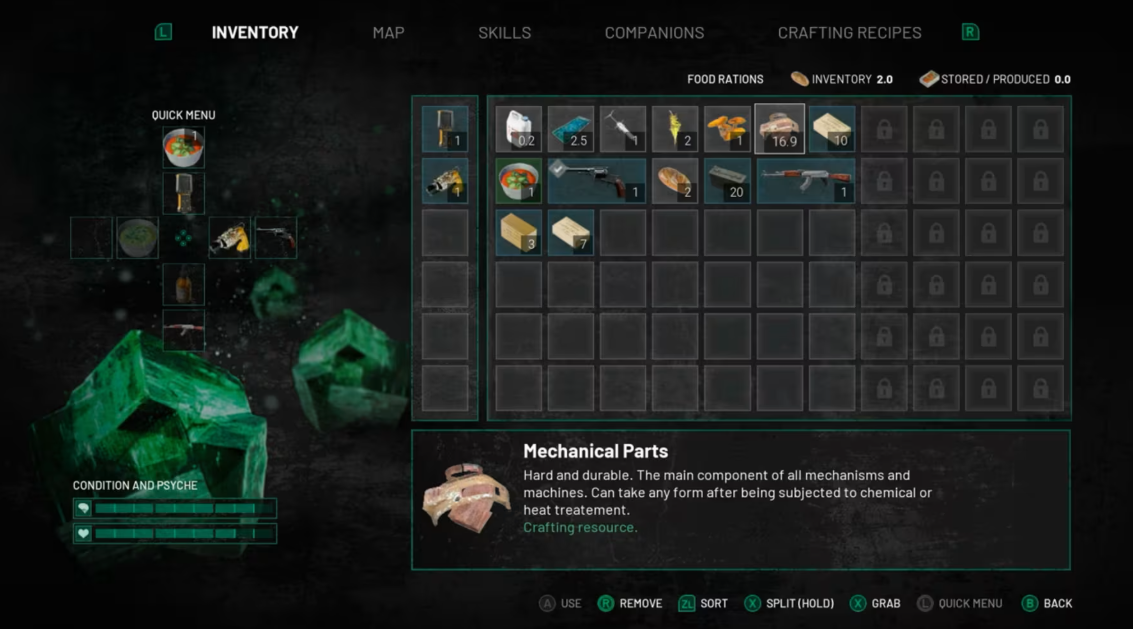Image resolution: width=1133 pixels, height=629 pixels.
Task: Show the Crafting Recipes tab
Action: (x=849, y=33)
